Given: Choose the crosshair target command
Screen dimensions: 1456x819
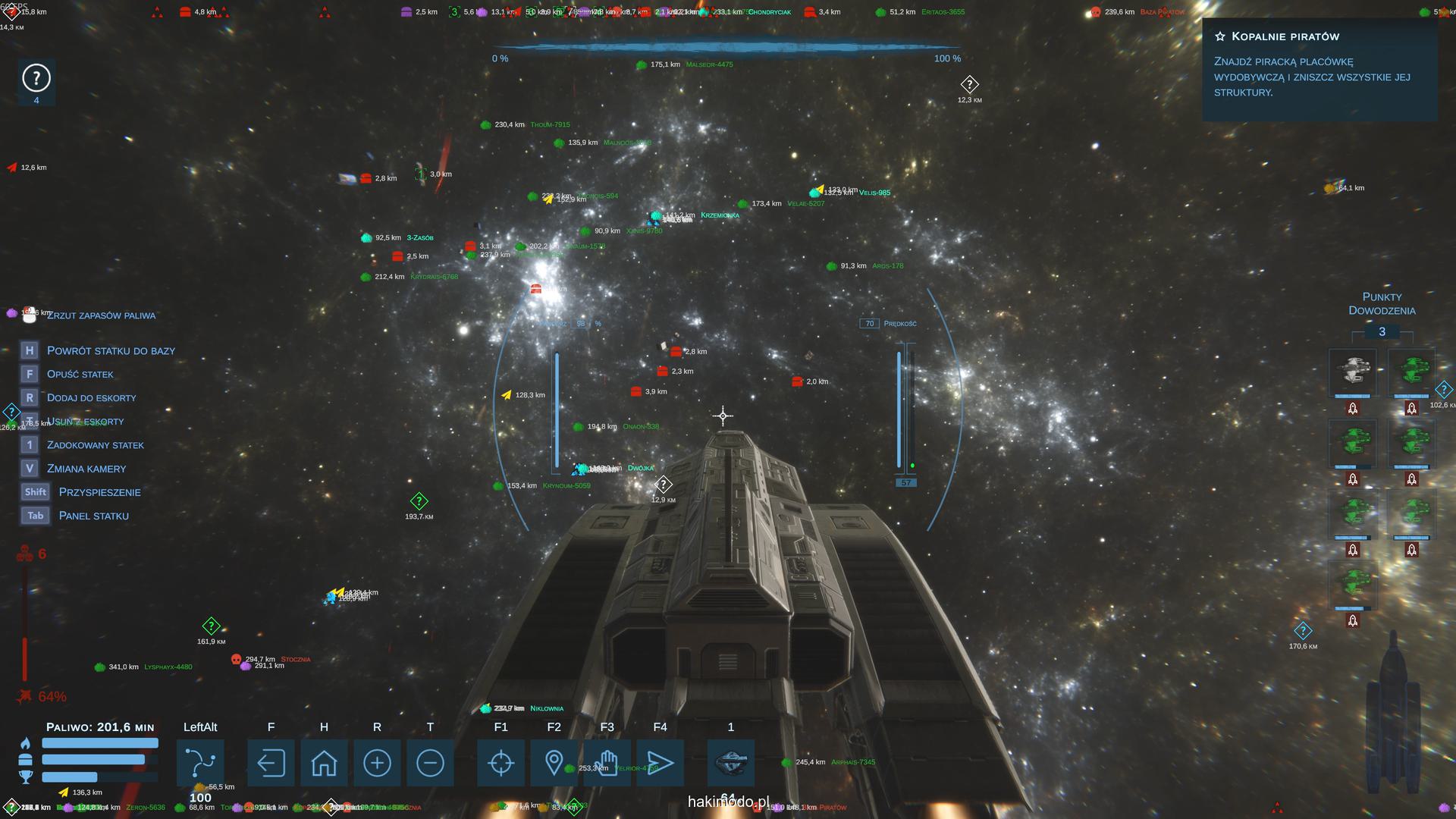Looking at the screenshot, I should point(500,762).
